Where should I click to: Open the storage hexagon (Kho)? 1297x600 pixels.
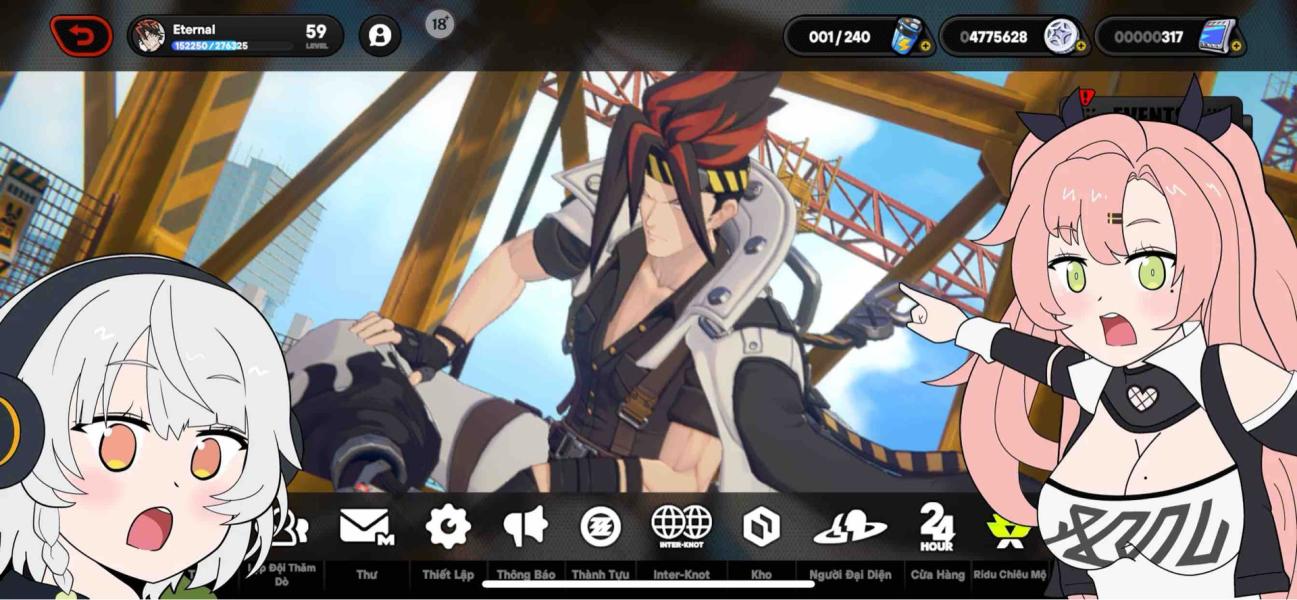click(x=761, y=527)
